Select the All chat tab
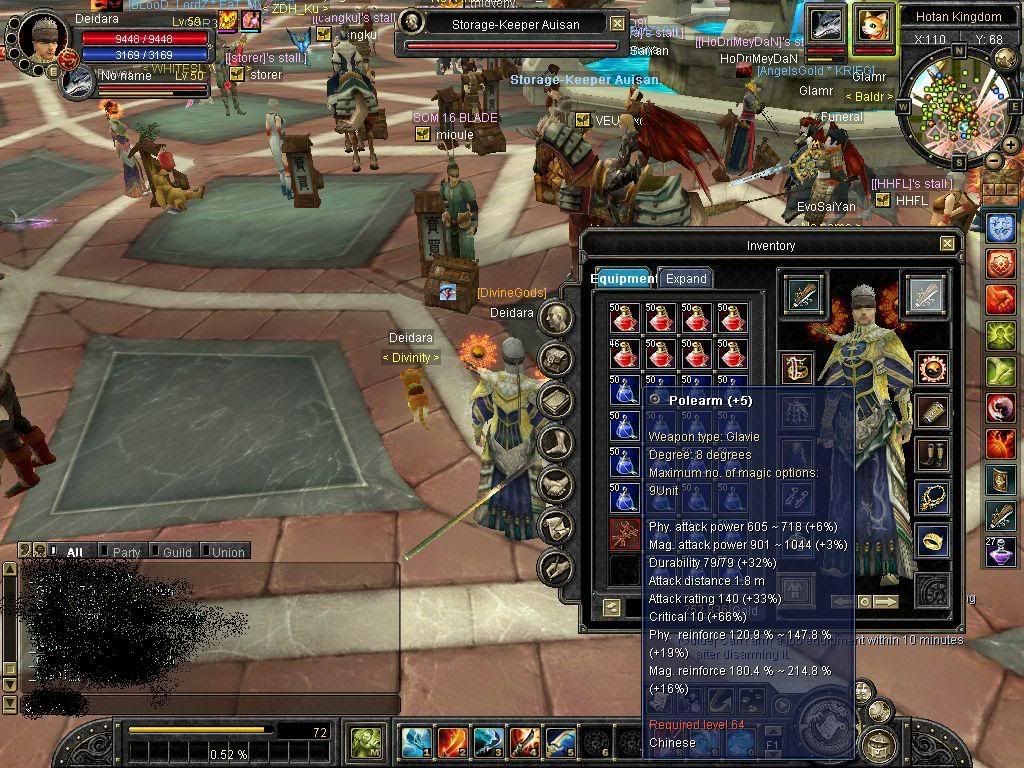The width and height of the screenshot is (1024, 768). [74, 551]
